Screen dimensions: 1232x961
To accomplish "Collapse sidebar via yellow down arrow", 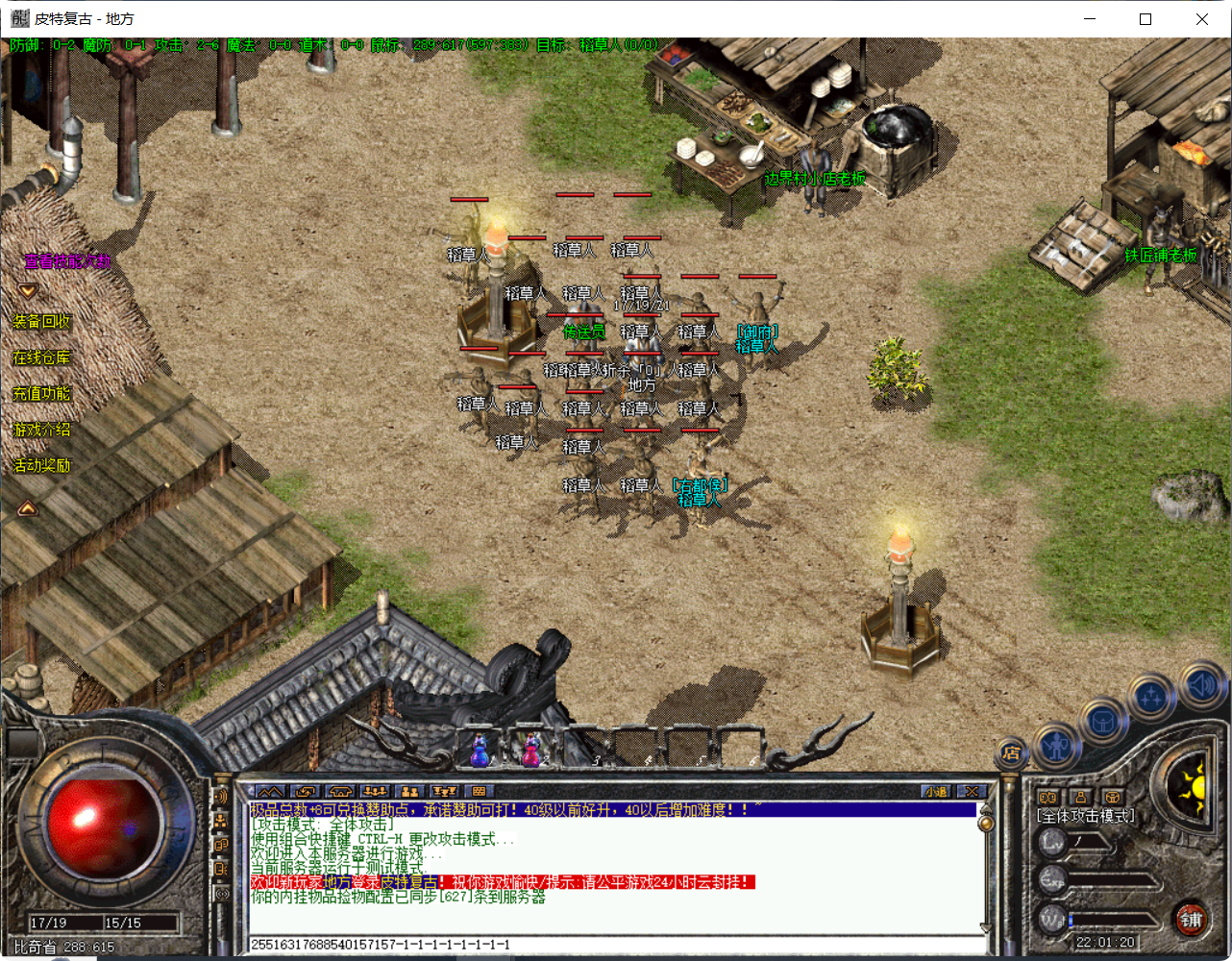I will (x=27, y=288).
